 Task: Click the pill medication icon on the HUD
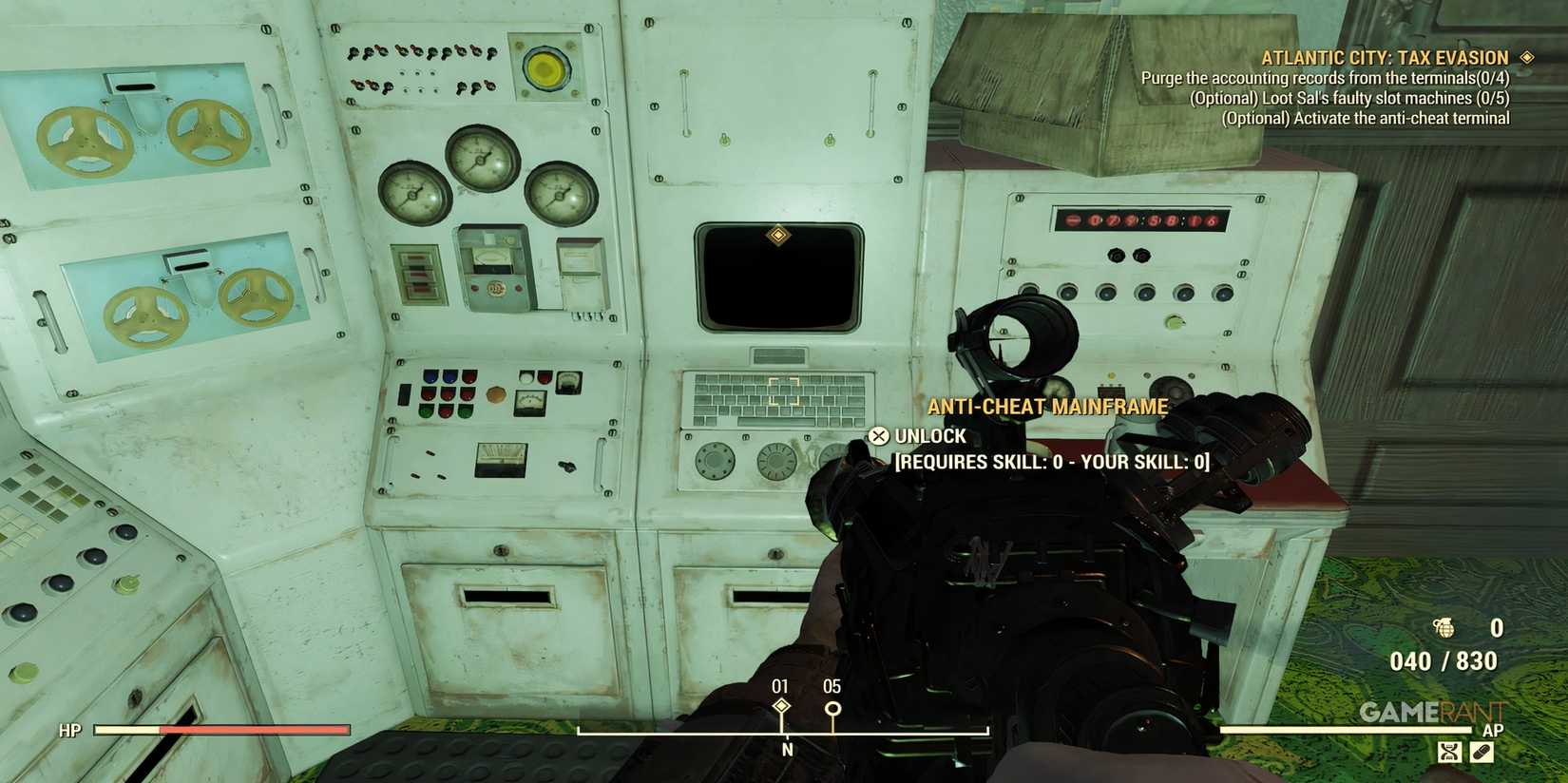[x=1482, y=750]
